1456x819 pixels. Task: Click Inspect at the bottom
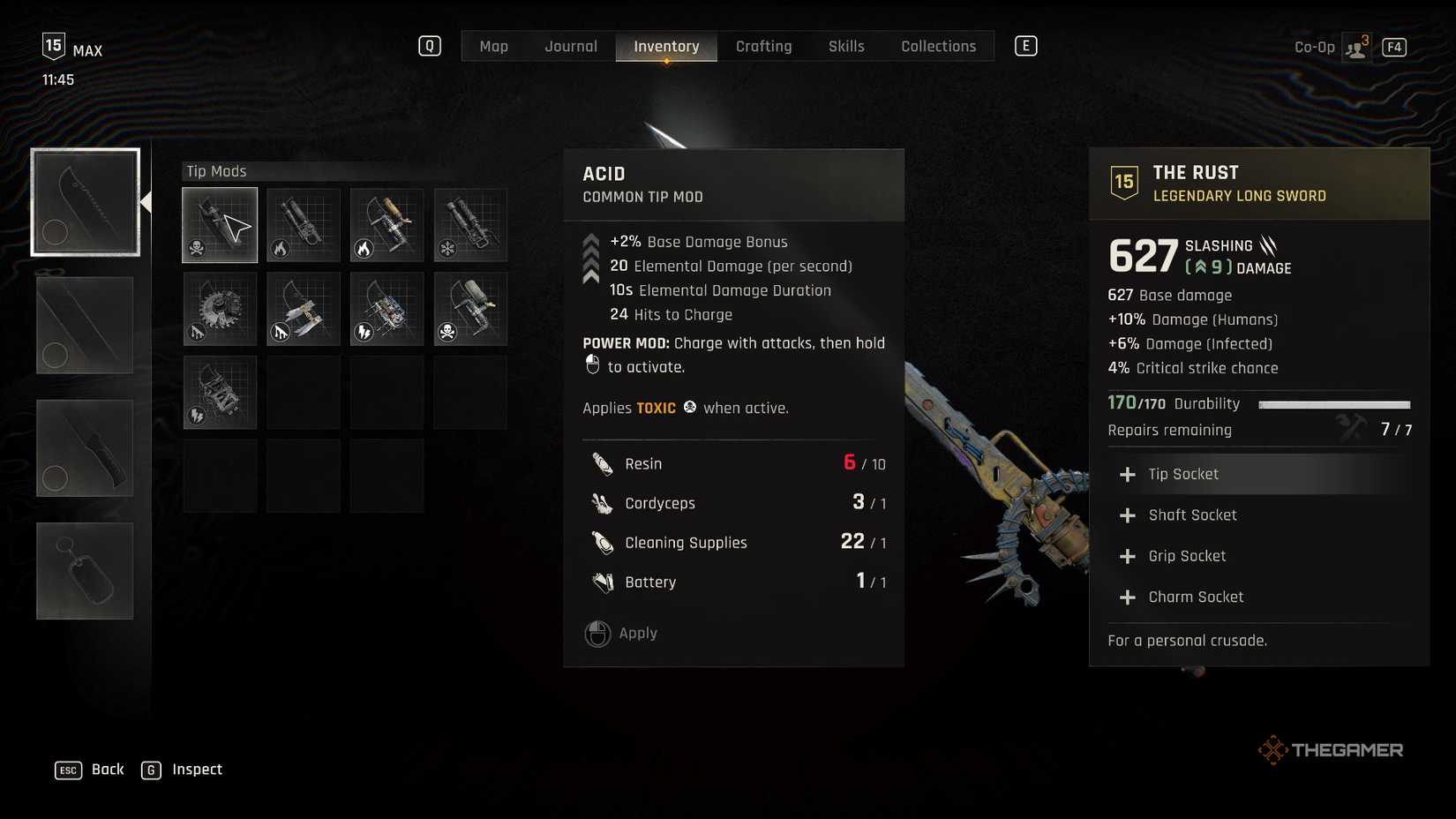tap(196, 769)
